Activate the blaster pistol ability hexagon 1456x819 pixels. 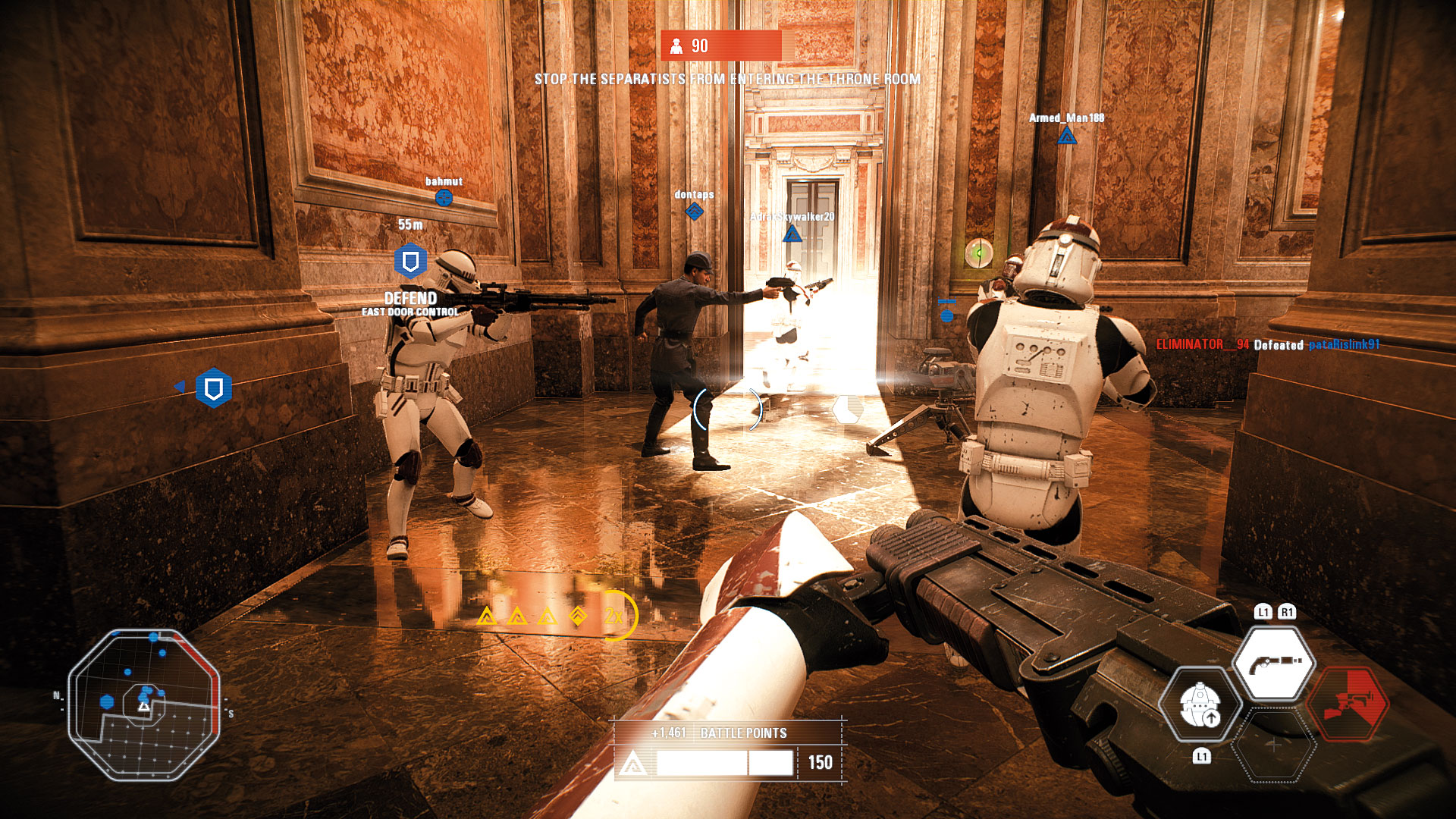pos(1274,662)
